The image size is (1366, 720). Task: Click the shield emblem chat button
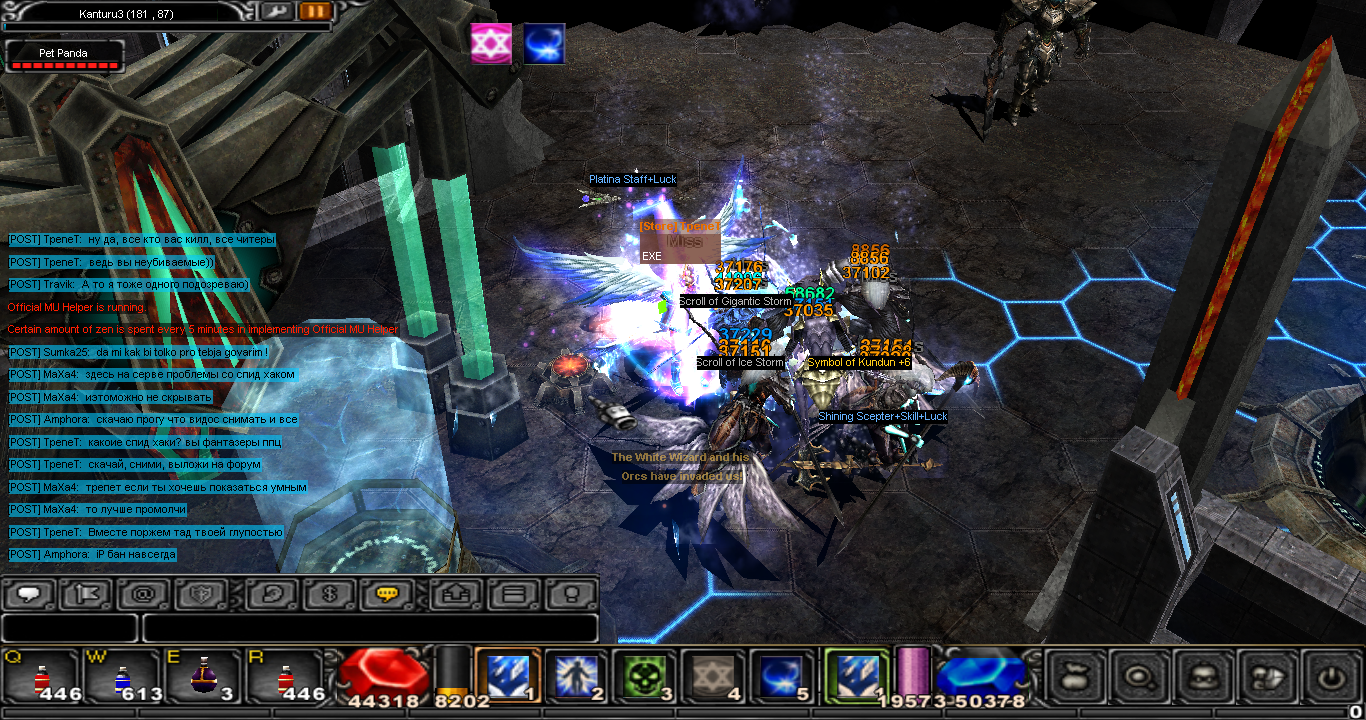[200, 594]
